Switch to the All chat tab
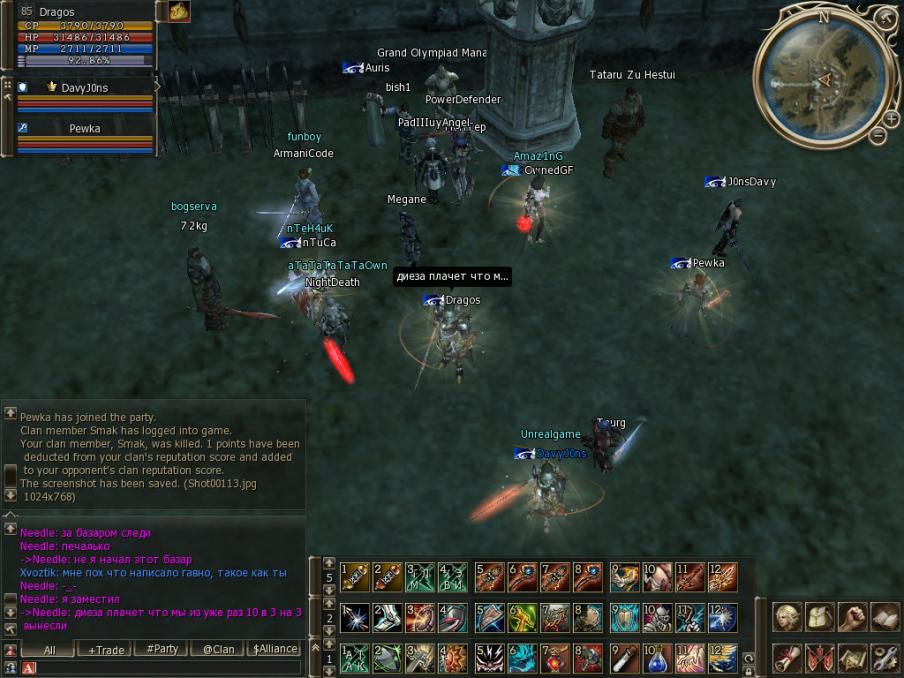 [49, 650]
